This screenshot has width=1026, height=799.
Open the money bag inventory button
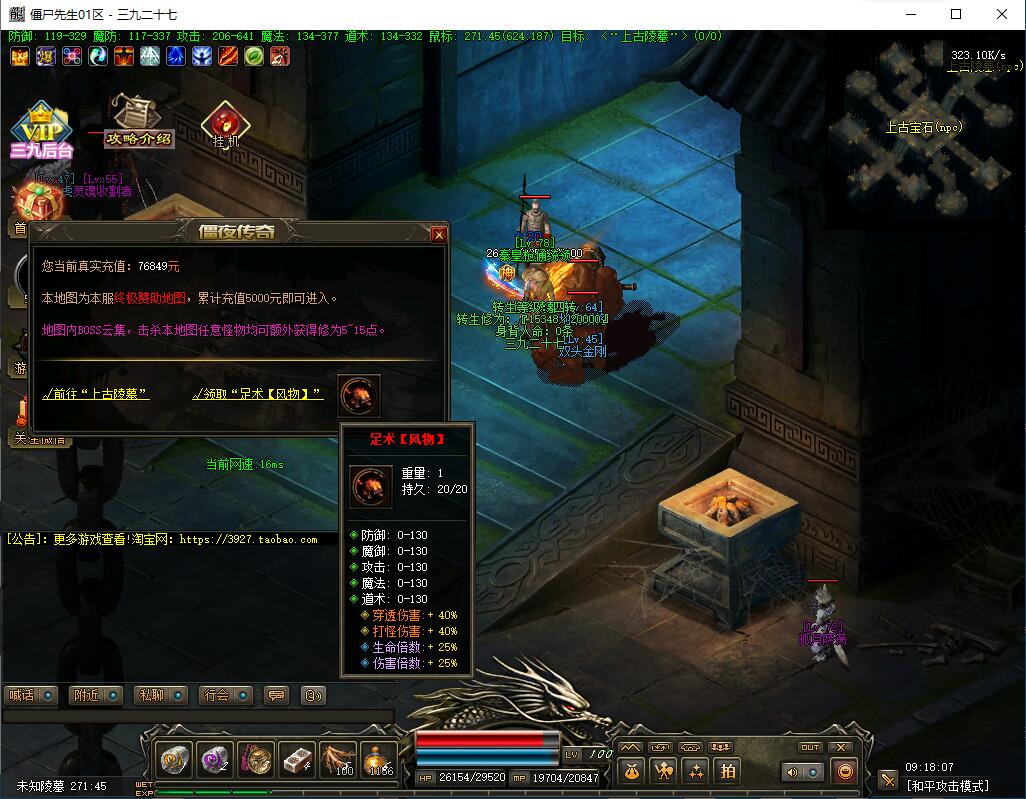pyautogui.click(x=629, y=770)
